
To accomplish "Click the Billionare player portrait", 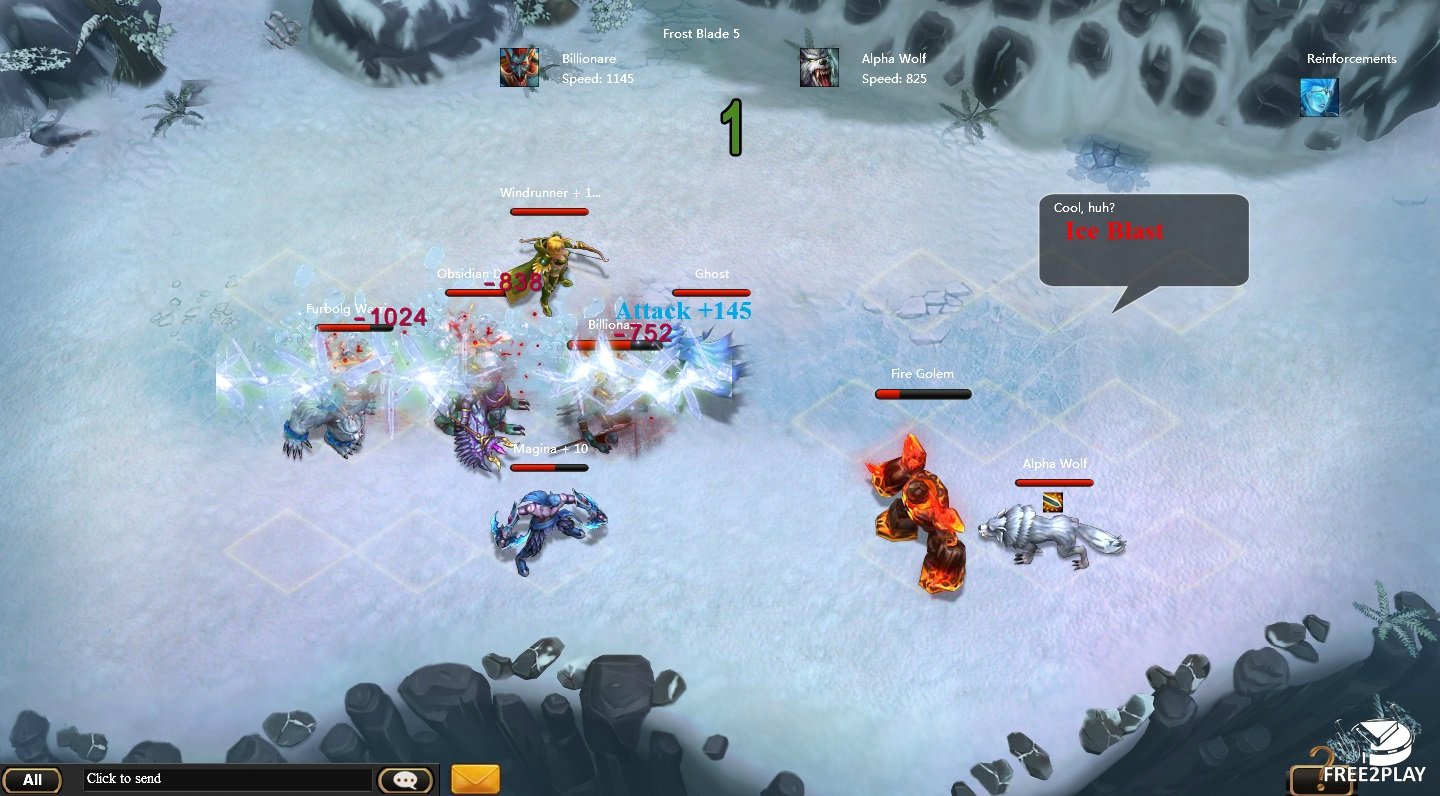I will tap(519, 68).
